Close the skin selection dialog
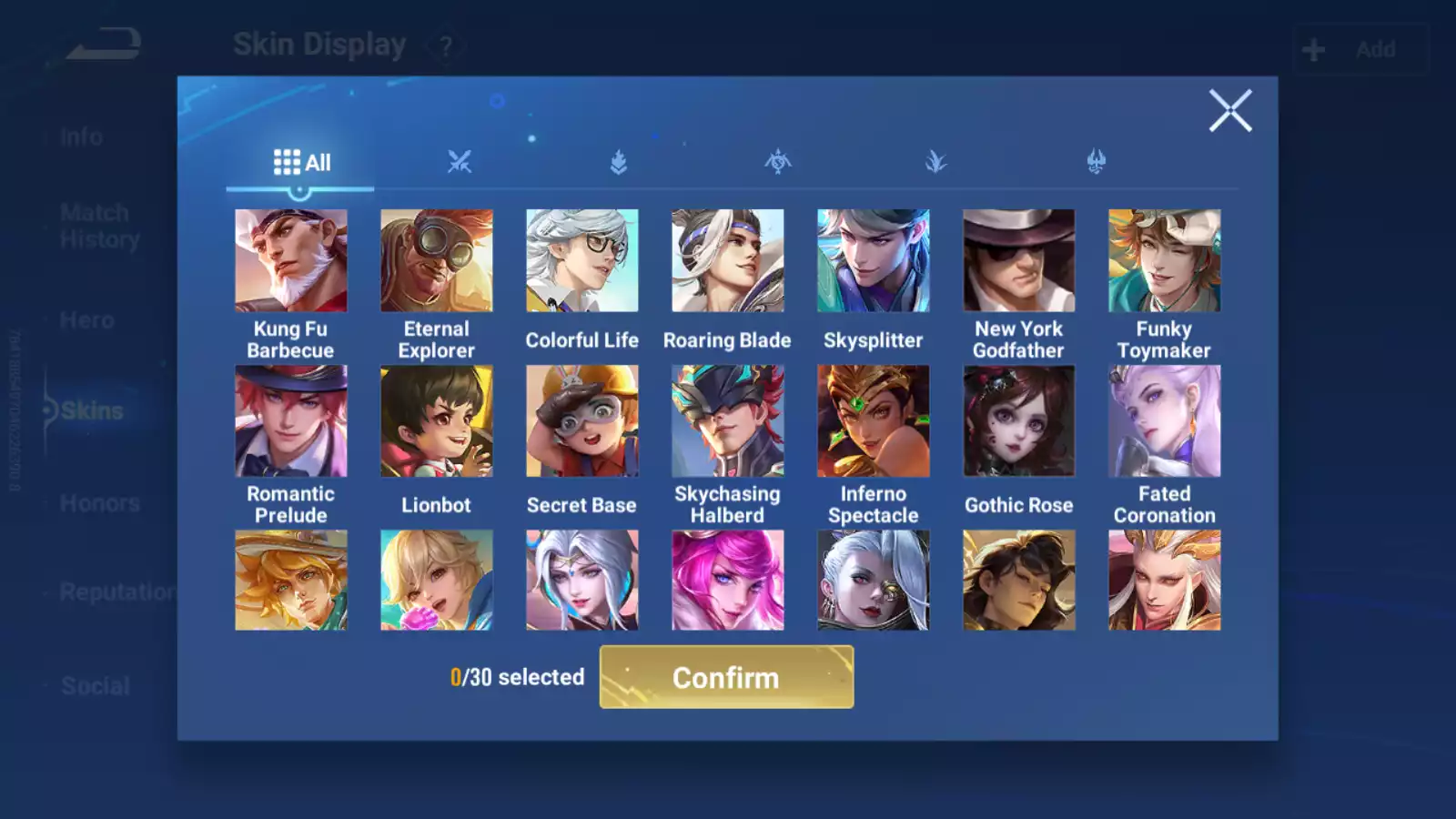Viewport: 1456px width, 819px height. pos(1229,111)
